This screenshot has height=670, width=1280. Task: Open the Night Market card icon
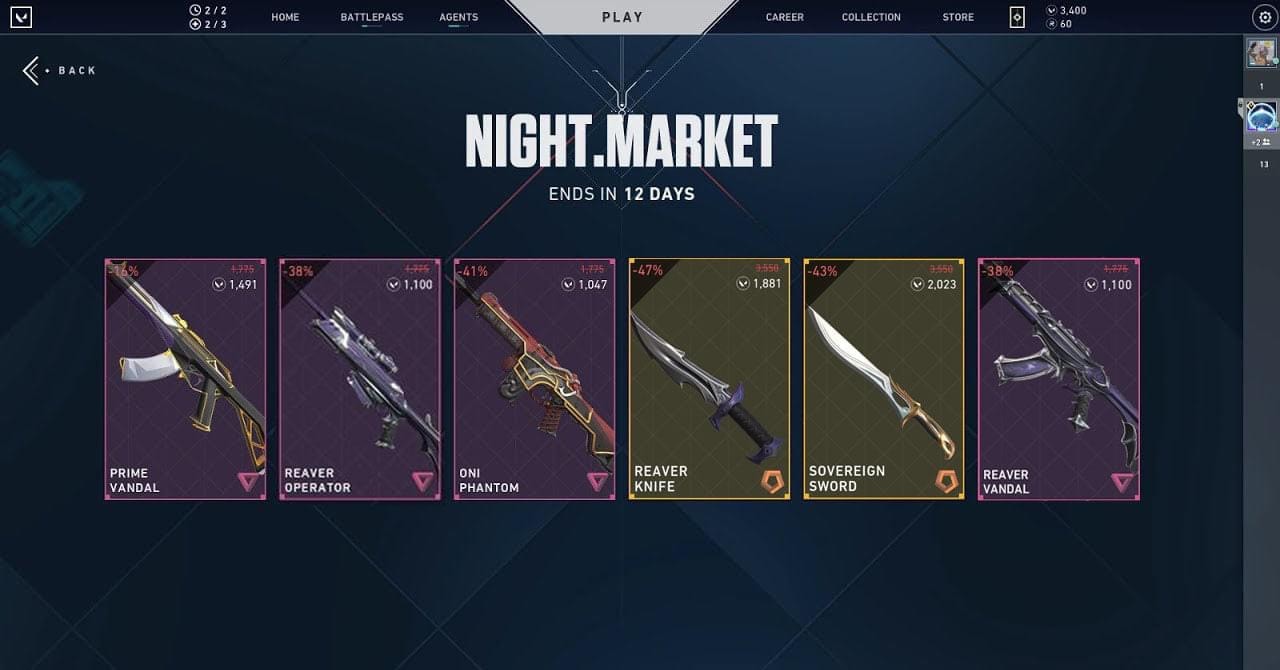click(1017, 17)
